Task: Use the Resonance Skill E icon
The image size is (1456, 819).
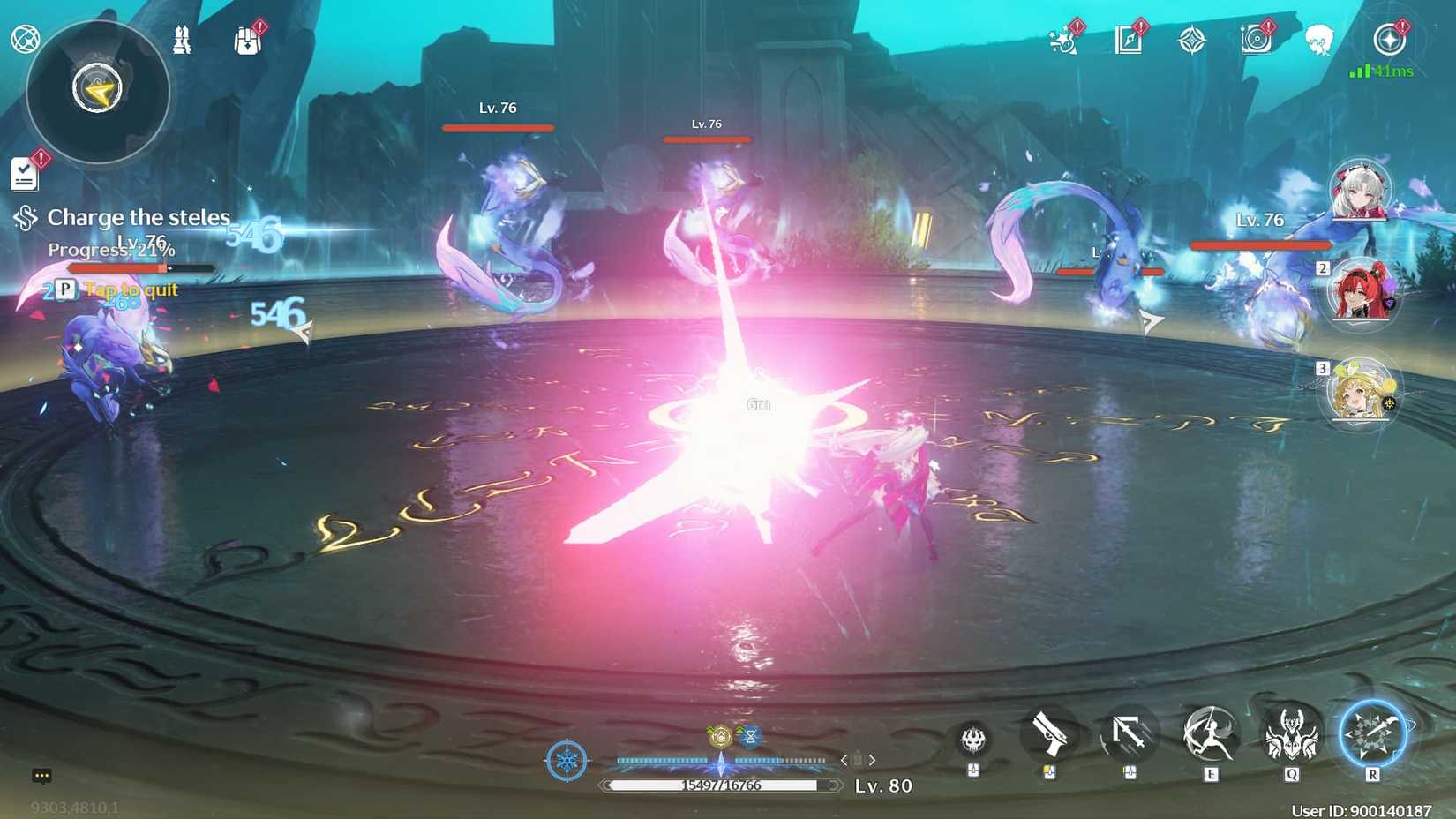Action: coord(1208,734)
